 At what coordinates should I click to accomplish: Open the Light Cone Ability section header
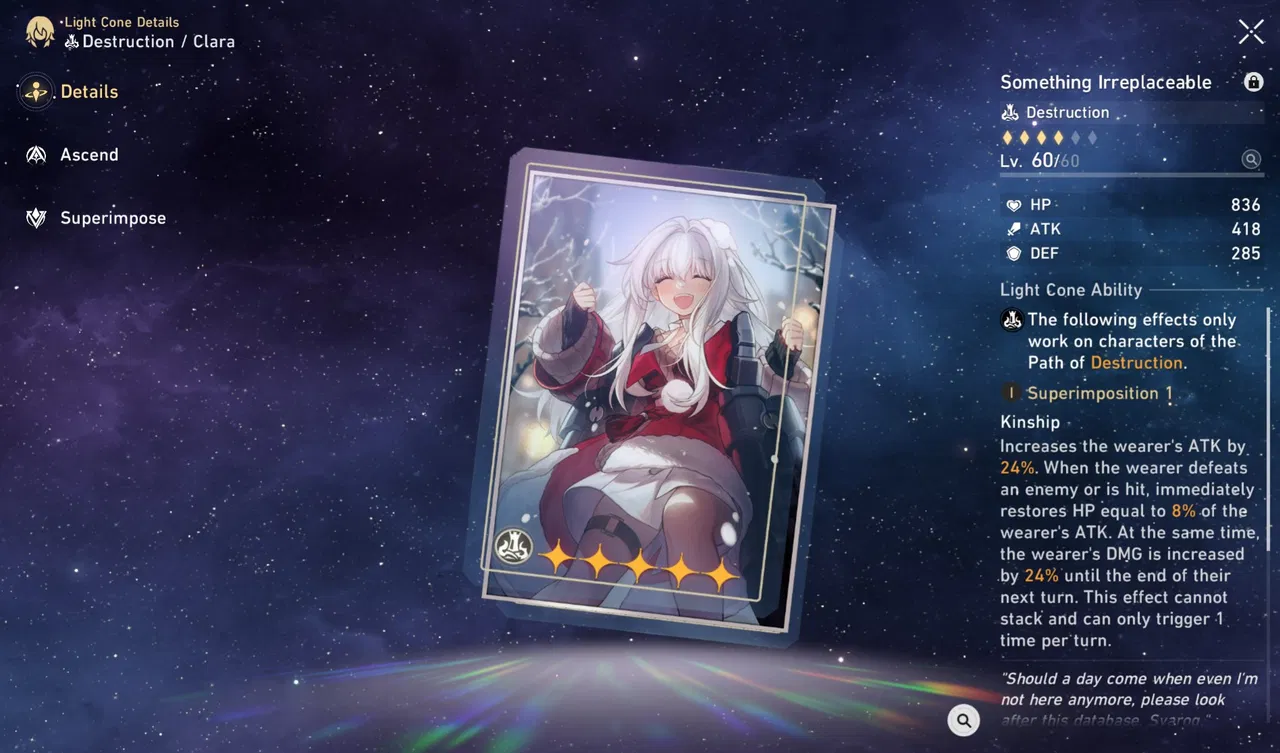(x=1071, y=290)
